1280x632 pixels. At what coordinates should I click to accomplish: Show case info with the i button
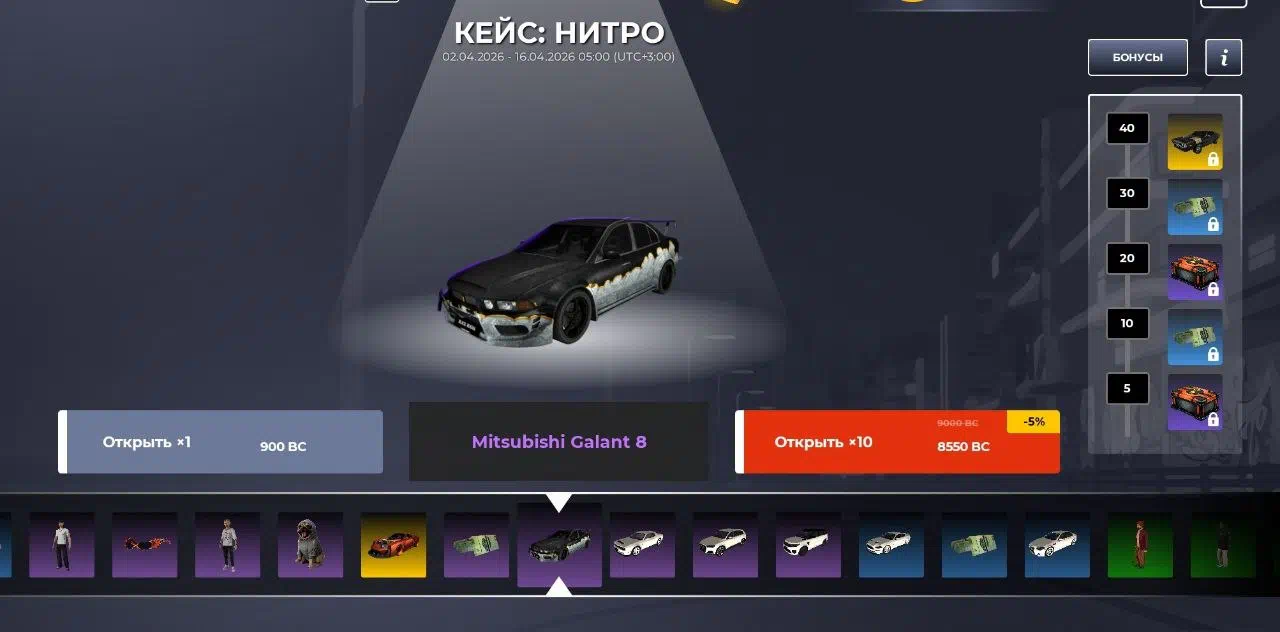click(x=1223, y=57)
